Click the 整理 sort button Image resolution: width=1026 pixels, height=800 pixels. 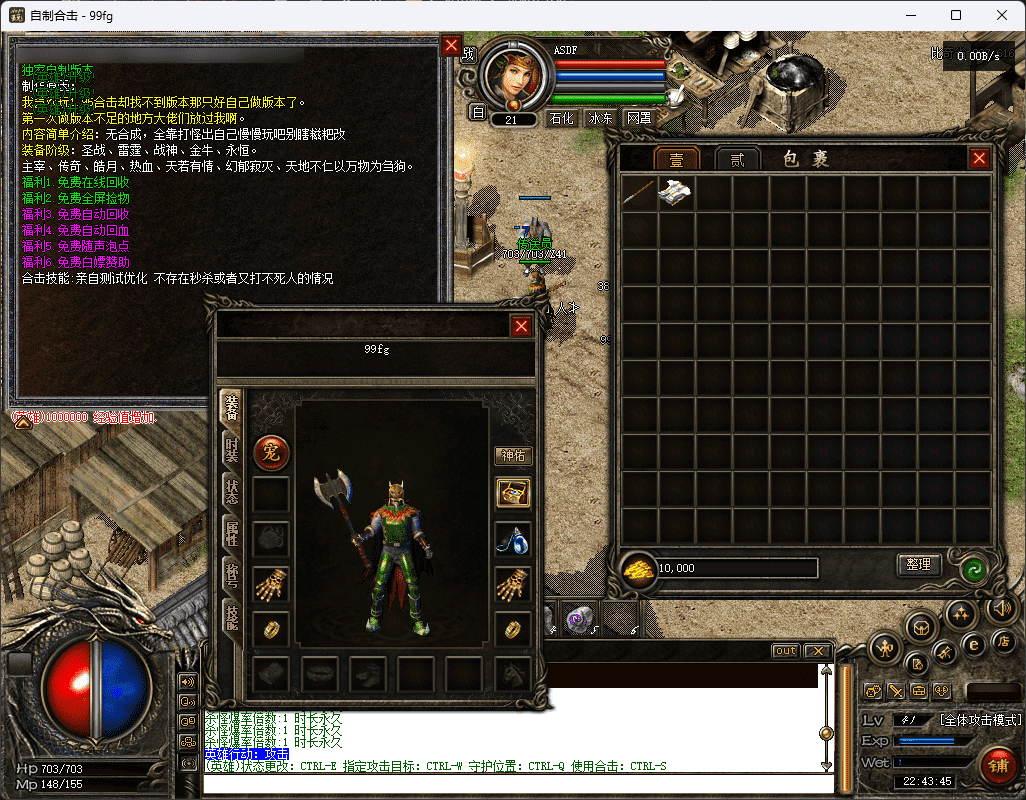[x=918, y=565]
